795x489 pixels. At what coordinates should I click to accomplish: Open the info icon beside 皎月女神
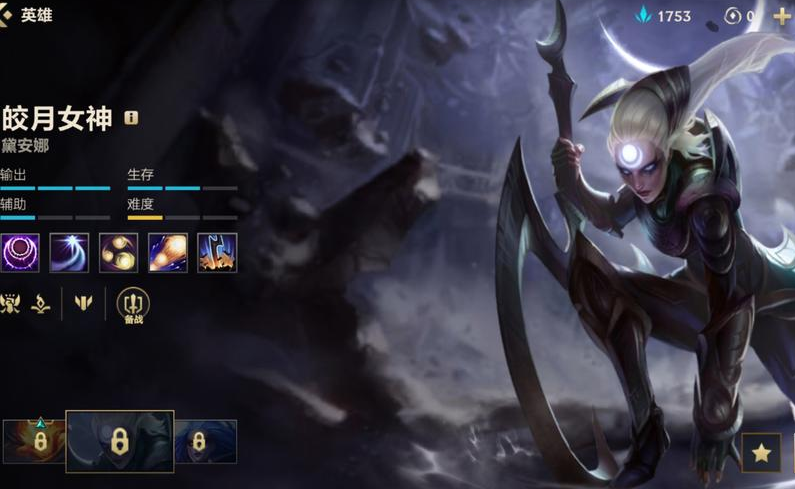pos(131,118)
